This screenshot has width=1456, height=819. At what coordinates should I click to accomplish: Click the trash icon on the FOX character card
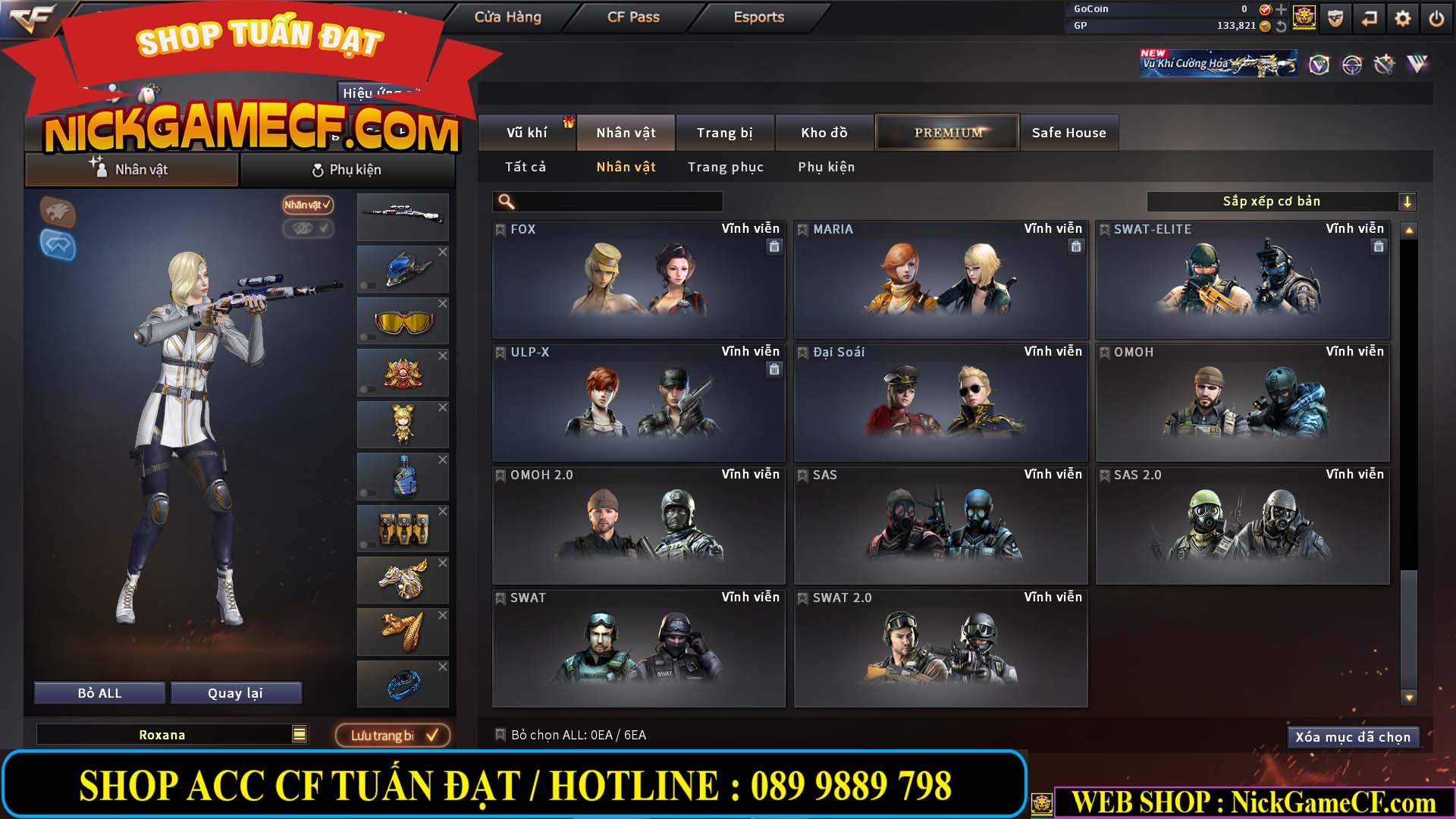click(774, 246)
